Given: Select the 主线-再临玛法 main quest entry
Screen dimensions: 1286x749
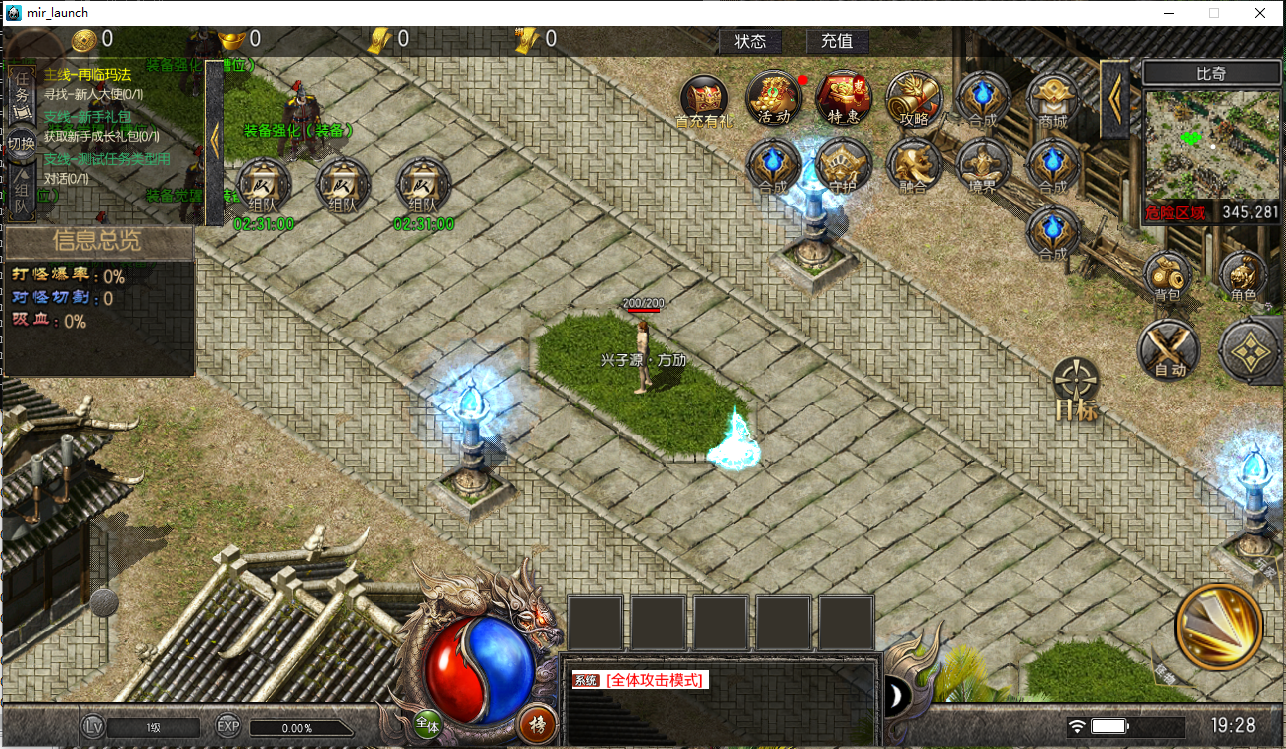Looking at the screenshot, I should (x=88, y=75).
